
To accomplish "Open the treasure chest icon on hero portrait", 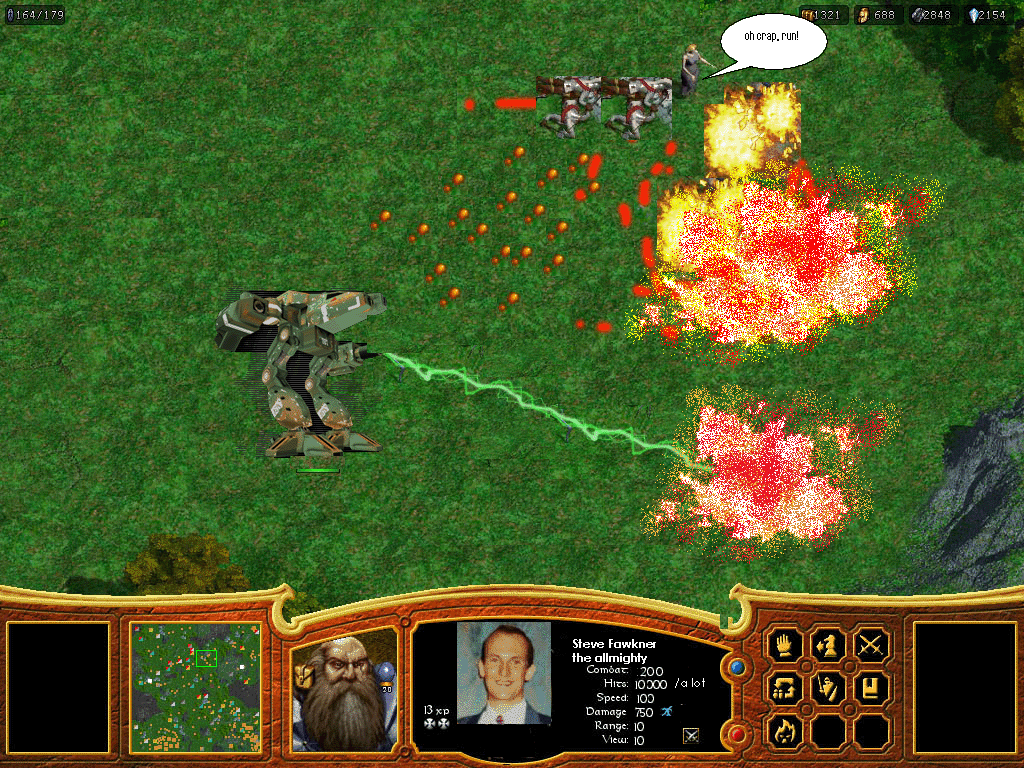I will [x=303, y=675].
